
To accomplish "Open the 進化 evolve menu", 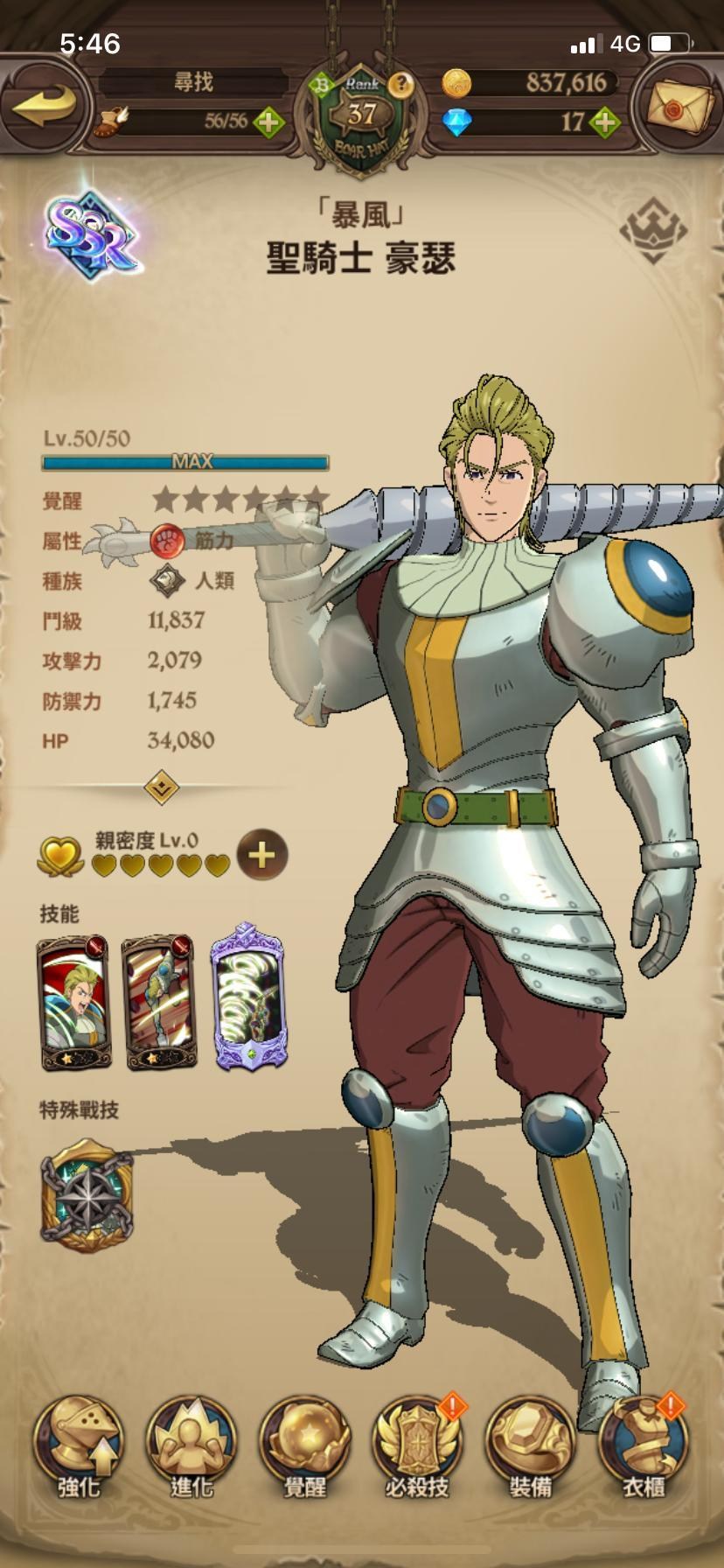I will [191, 1446].
